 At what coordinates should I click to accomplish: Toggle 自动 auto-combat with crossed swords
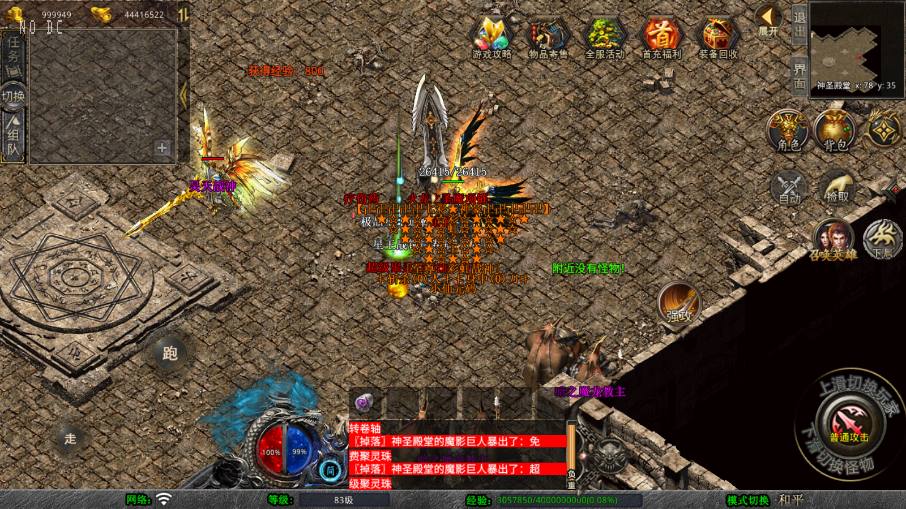point(790,187)
